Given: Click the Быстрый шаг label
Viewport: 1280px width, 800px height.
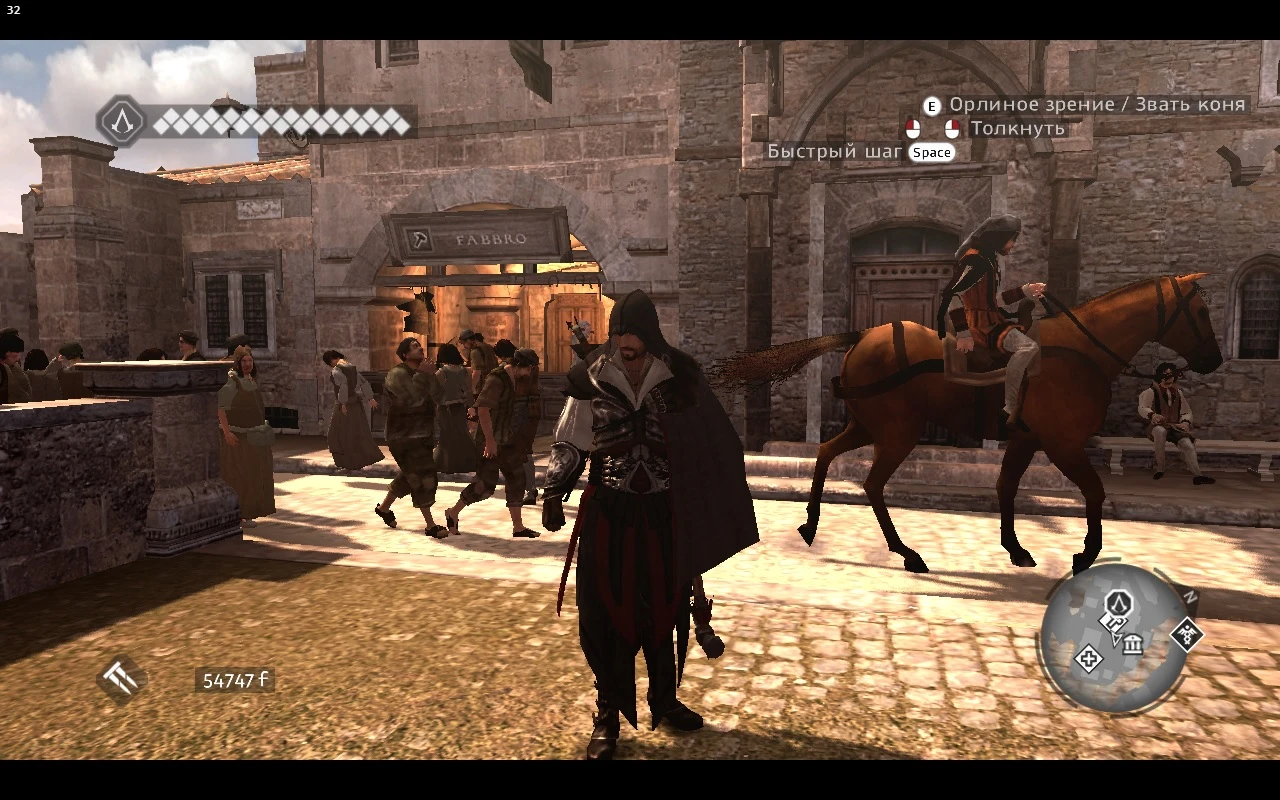Looking at the screenshot, I should [x=835, y=151].
